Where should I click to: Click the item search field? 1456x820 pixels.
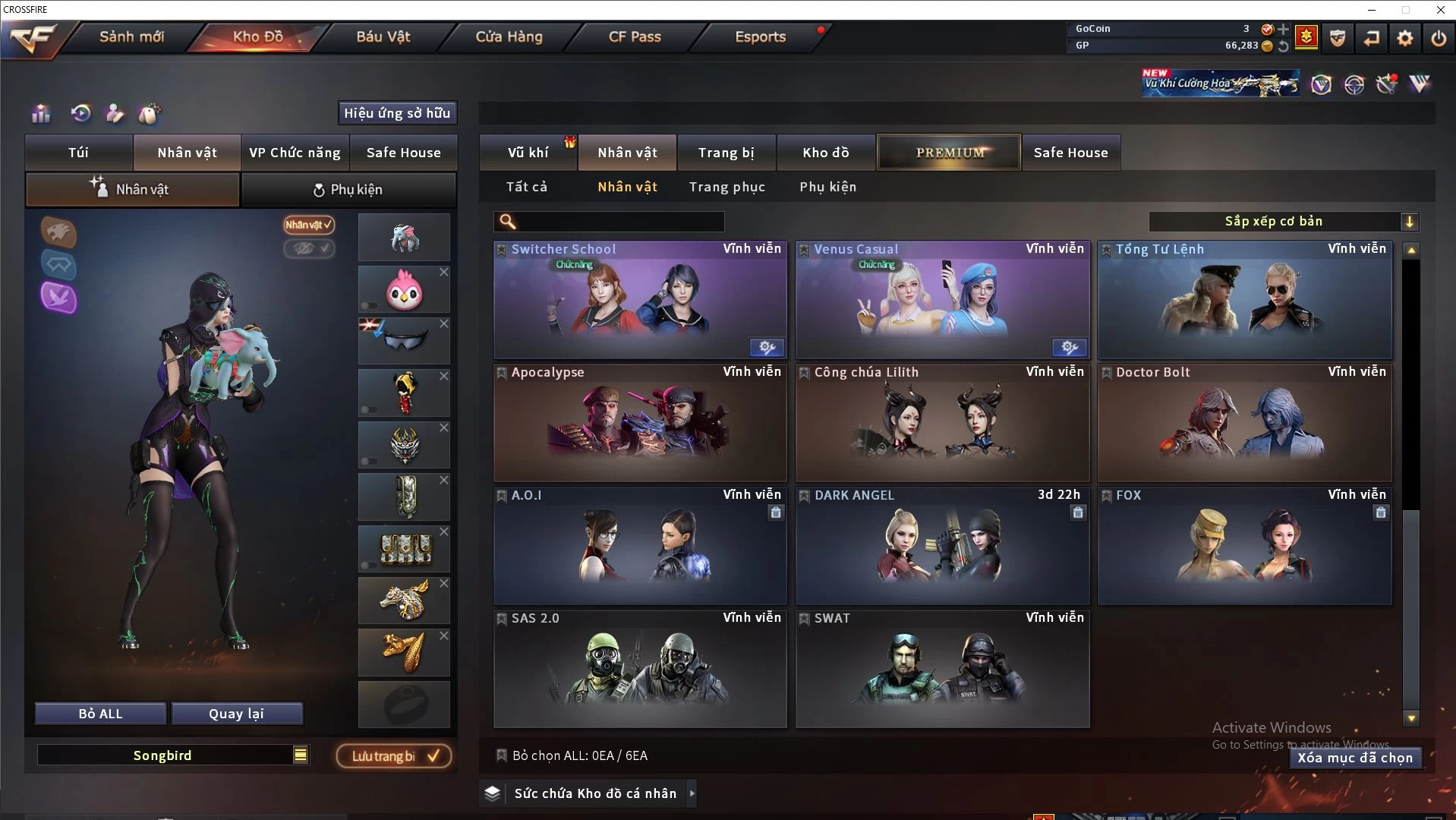coord(619,222)
